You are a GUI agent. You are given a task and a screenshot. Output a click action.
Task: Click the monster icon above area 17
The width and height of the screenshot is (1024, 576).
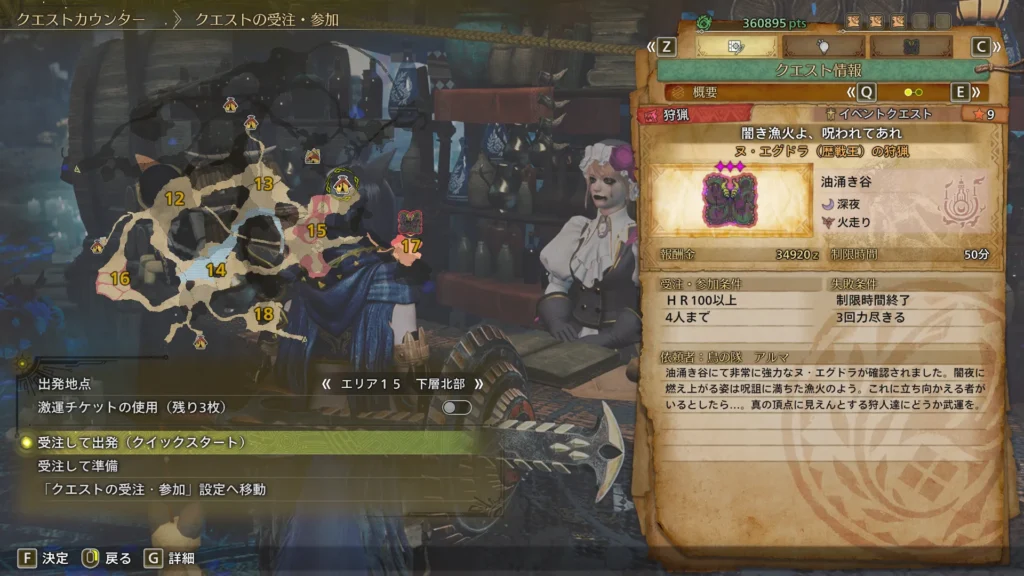(x=409, y=221)
